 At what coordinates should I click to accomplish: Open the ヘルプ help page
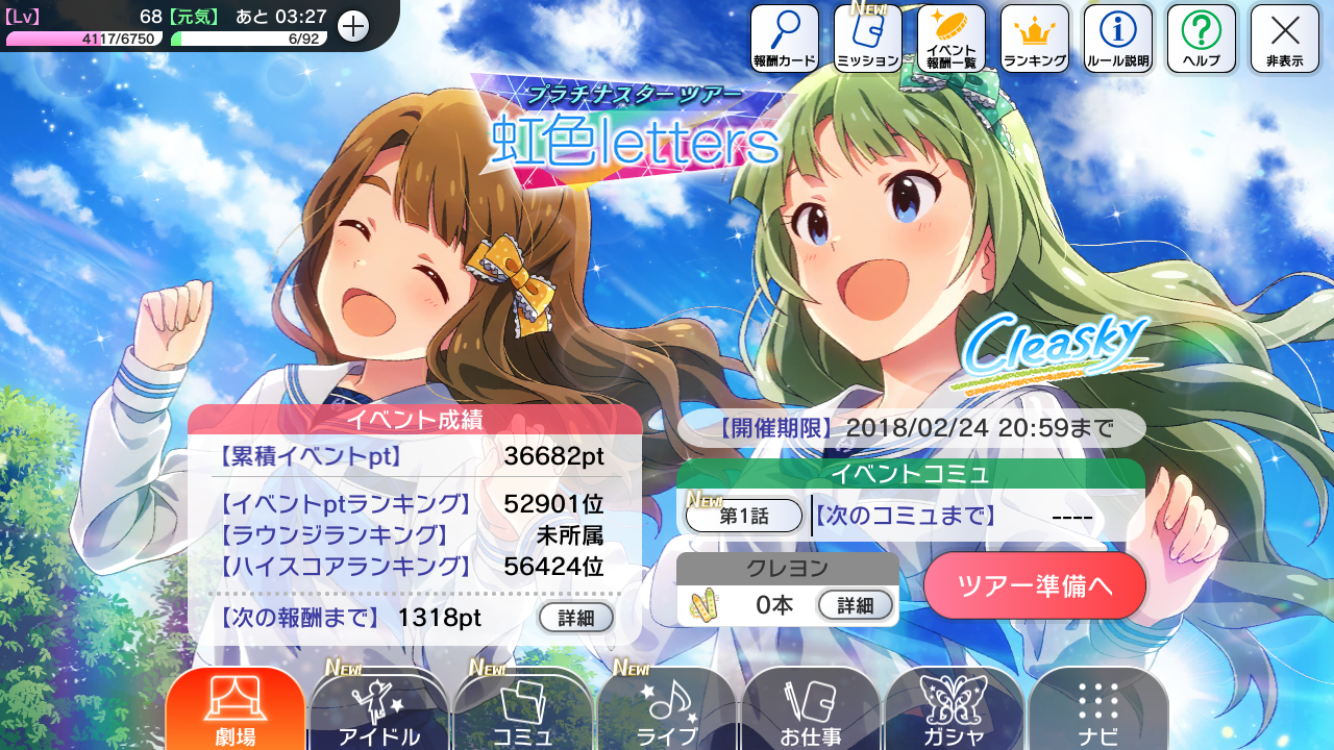coord(1201,39)
